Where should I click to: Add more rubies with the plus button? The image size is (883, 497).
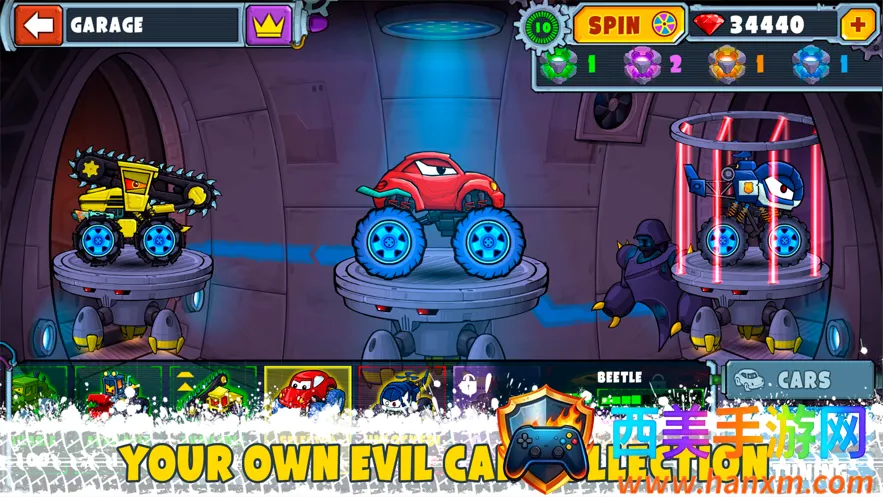click(858, 25)
